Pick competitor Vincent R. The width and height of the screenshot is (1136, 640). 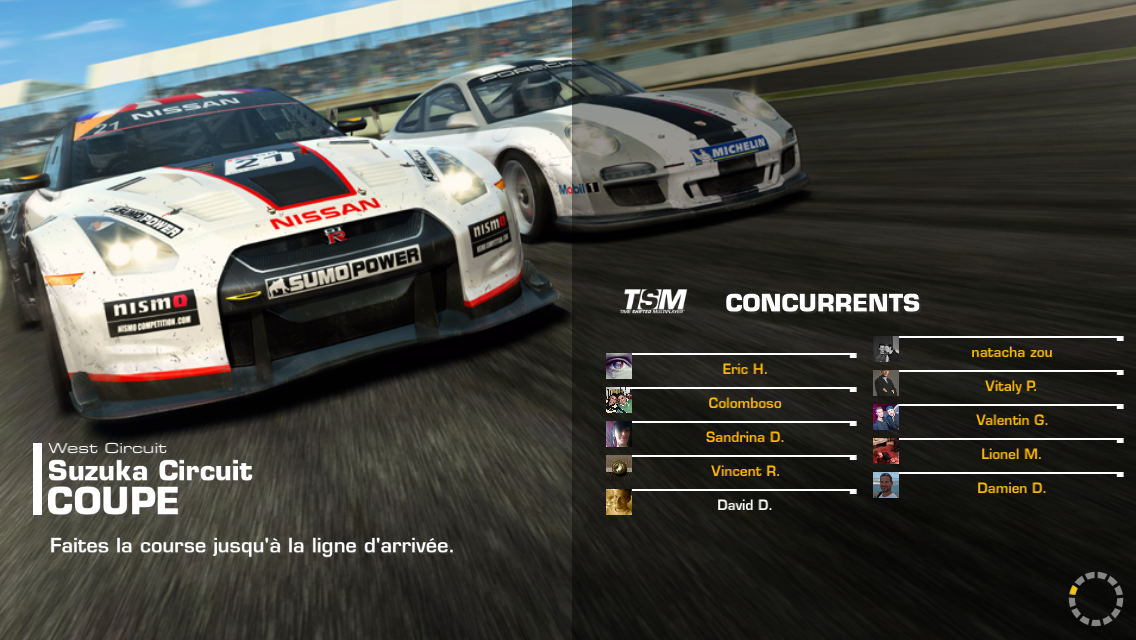coord(744,471)
